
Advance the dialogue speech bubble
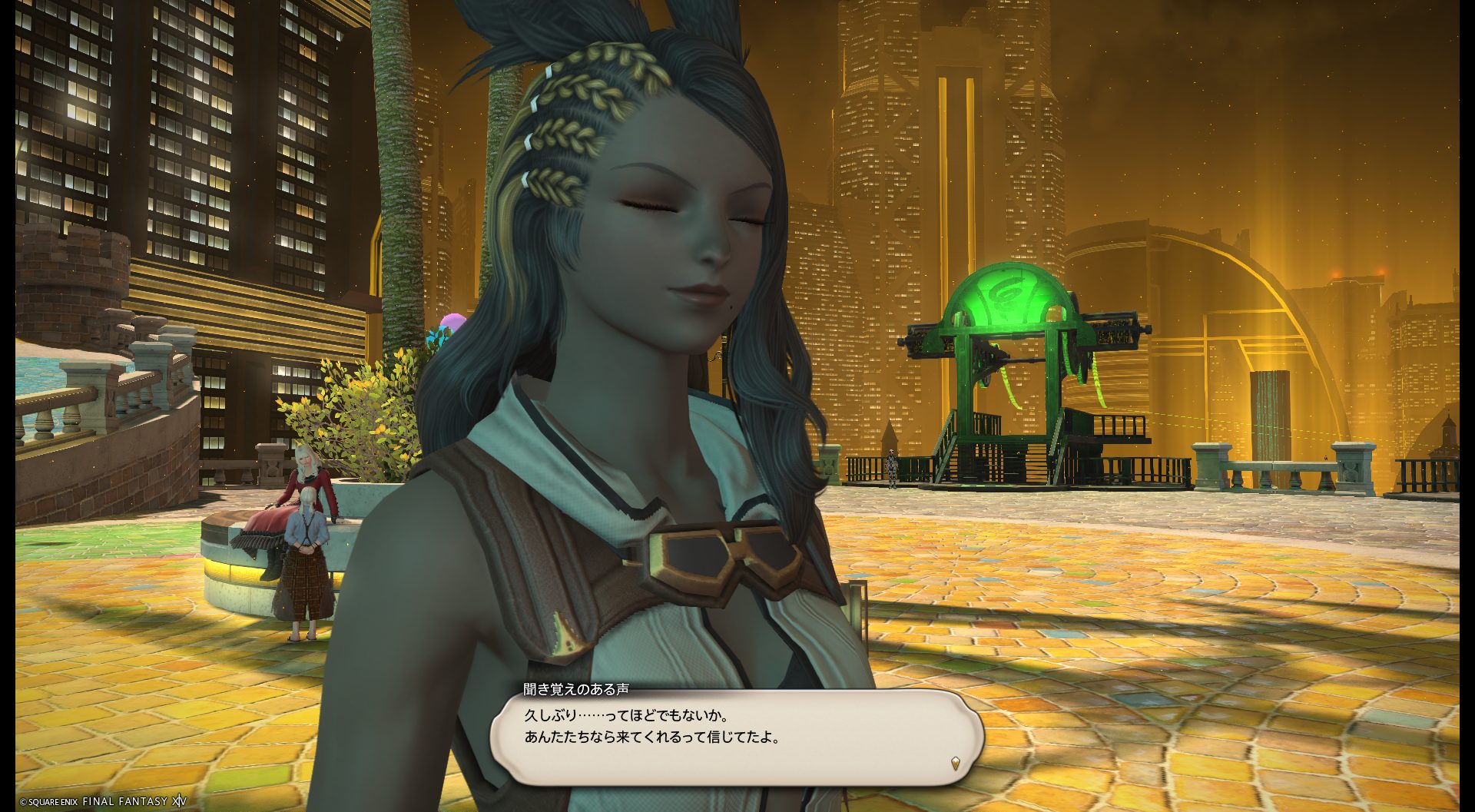(736, 737)
